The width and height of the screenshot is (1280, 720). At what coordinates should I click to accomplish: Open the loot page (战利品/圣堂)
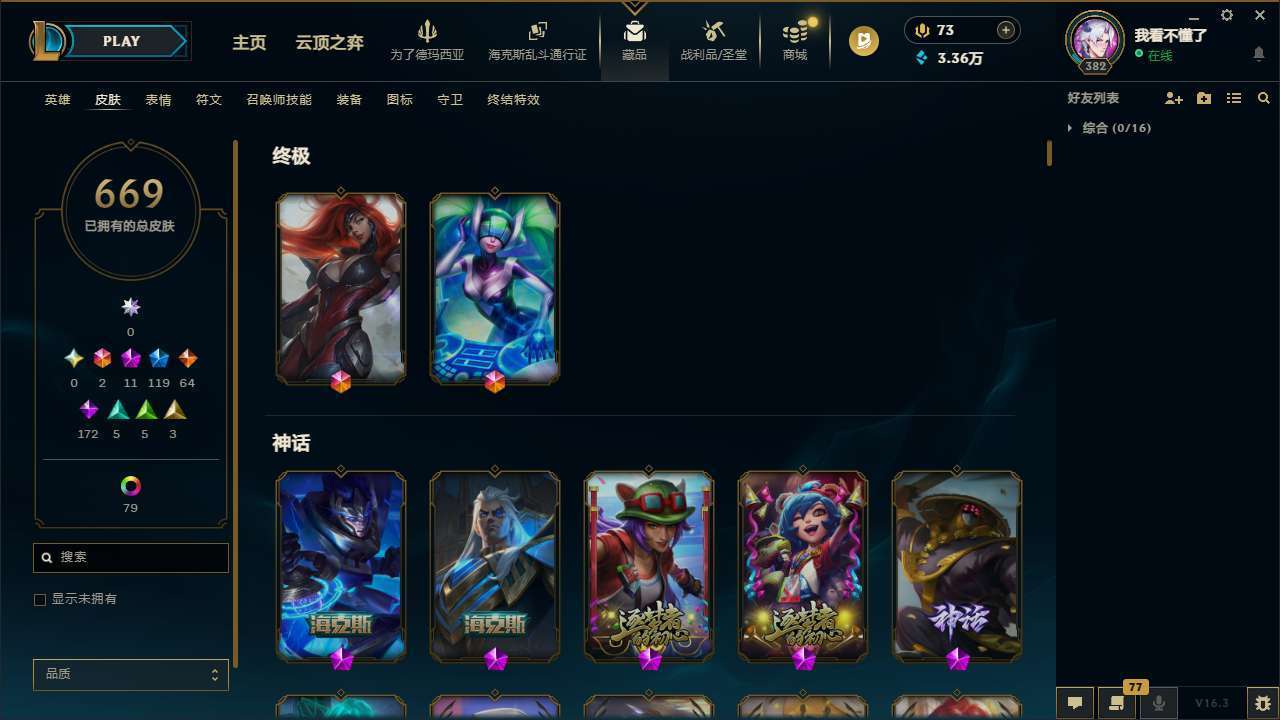(713, 40)
